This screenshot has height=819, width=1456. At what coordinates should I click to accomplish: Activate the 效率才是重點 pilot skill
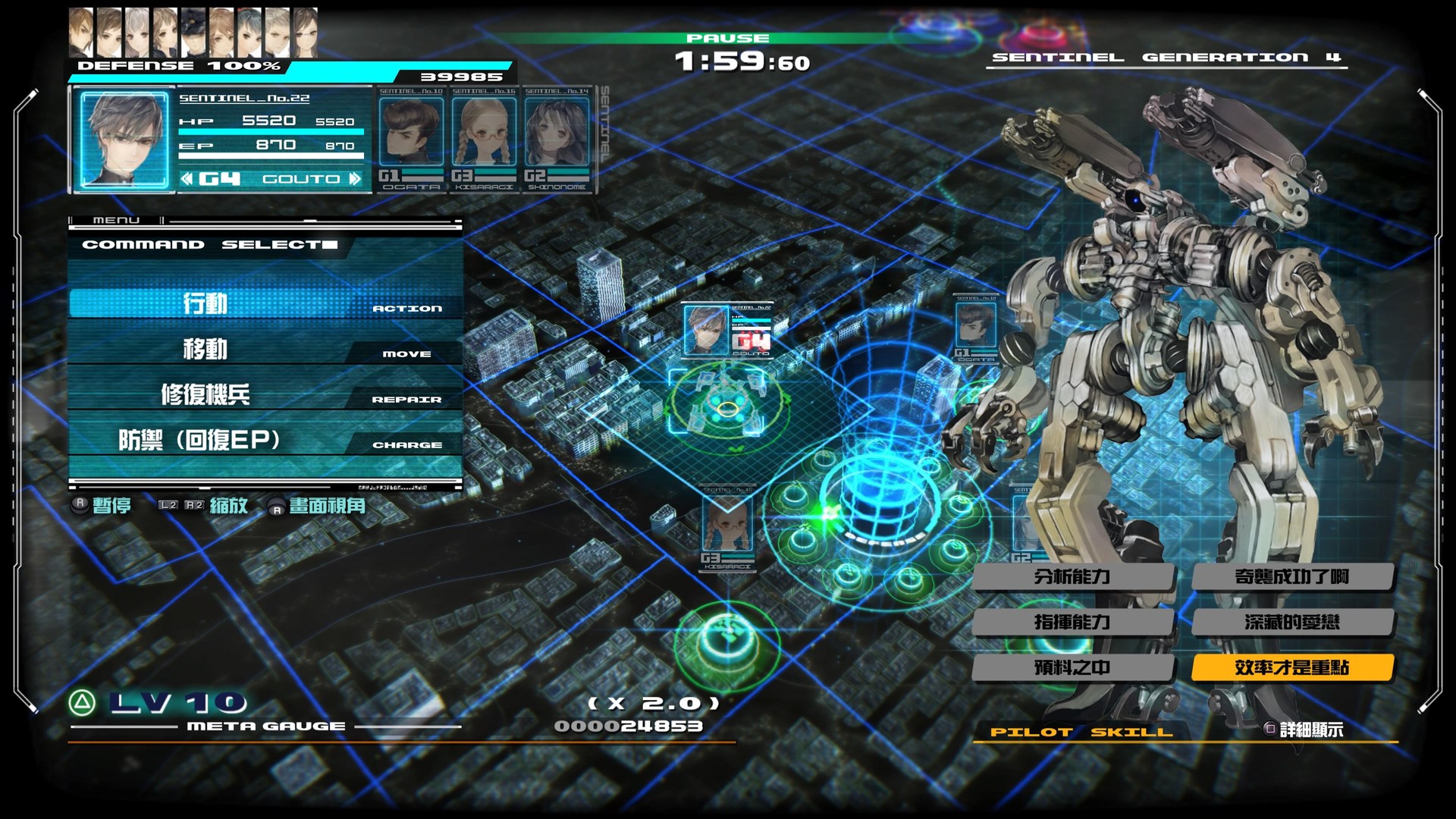[1291, 668]
